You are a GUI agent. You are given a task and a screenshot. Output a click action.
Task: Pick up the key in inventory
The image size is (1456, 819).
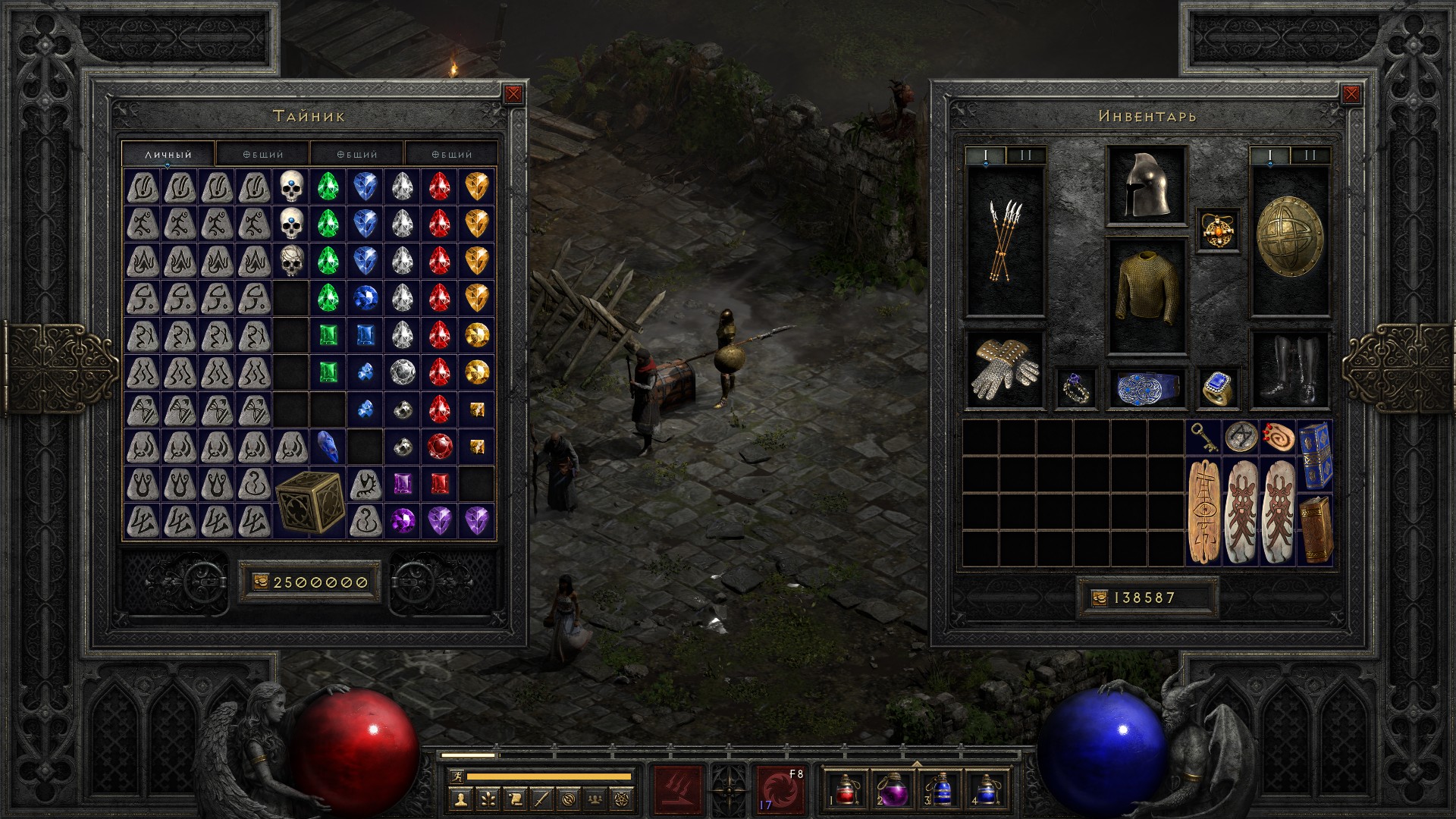click(x=1203, y=438)
